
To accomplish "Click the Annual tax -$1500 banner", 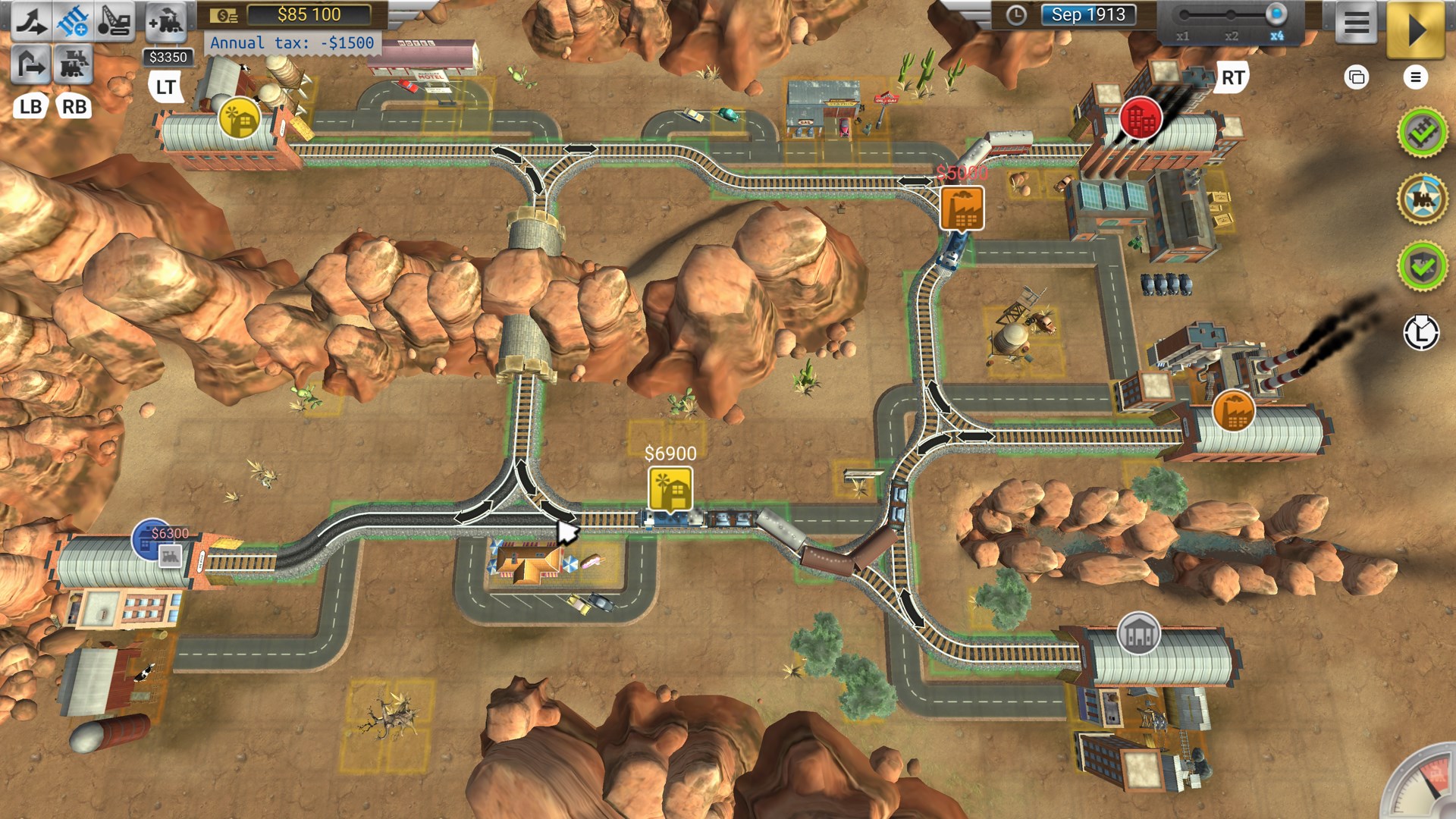I will 293,43.
